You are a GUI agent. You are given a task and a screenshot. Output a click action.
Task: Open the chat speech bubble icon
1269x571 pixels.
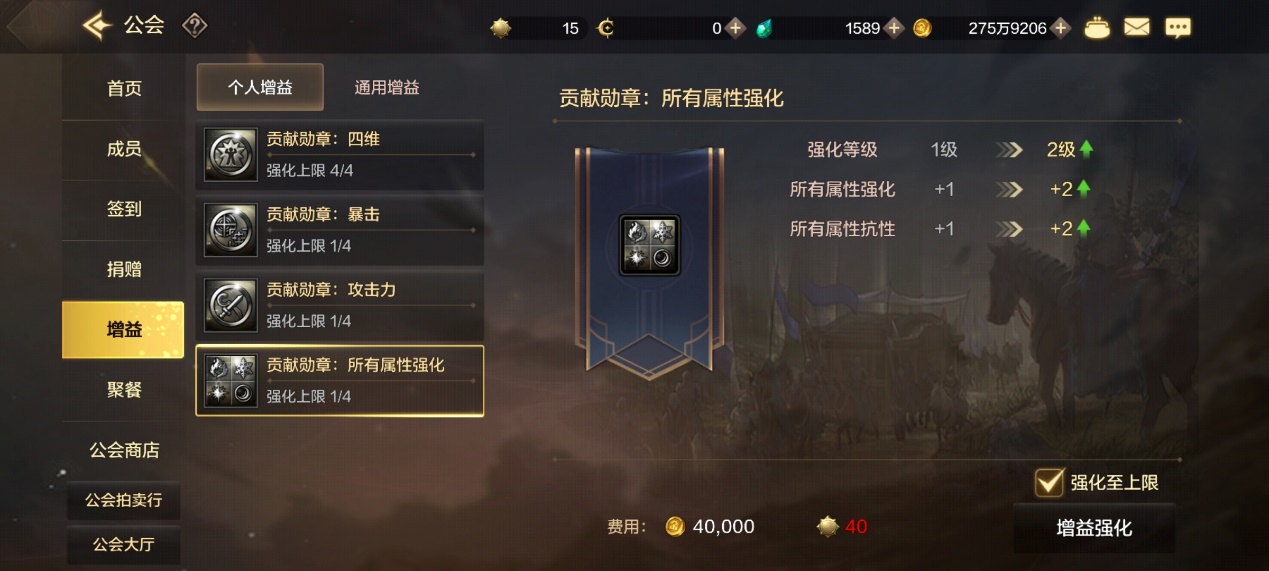point(1178,28)
